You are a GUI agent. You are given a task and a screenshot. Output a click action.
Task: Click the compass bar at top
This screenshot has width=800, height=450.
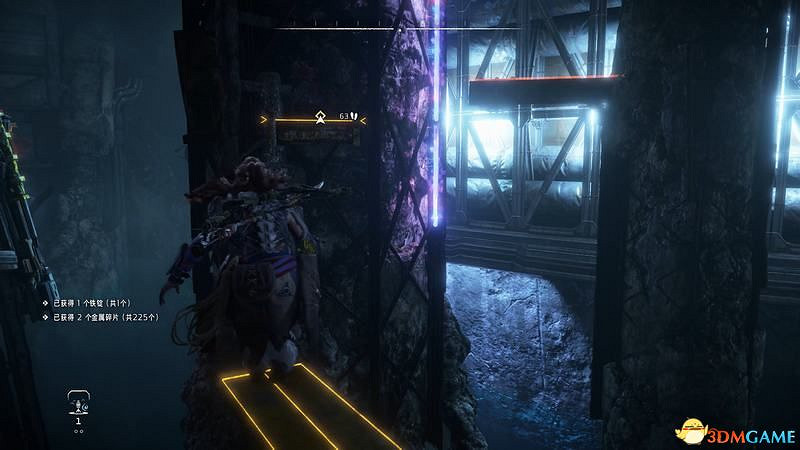click(398, 28)
